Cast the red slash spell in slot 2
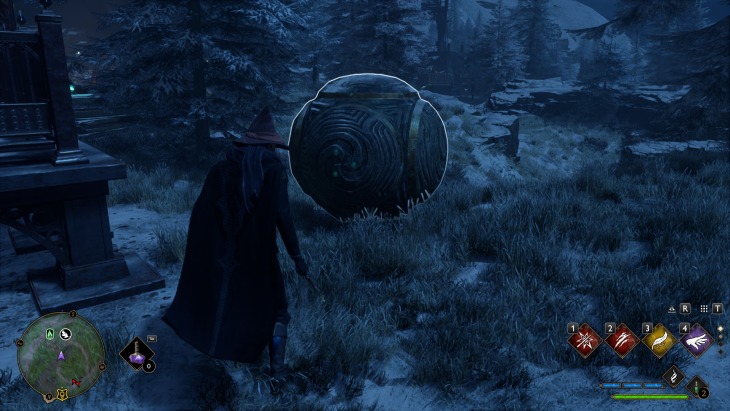This screenshot has height=411, width=730. tap(620, 340)
